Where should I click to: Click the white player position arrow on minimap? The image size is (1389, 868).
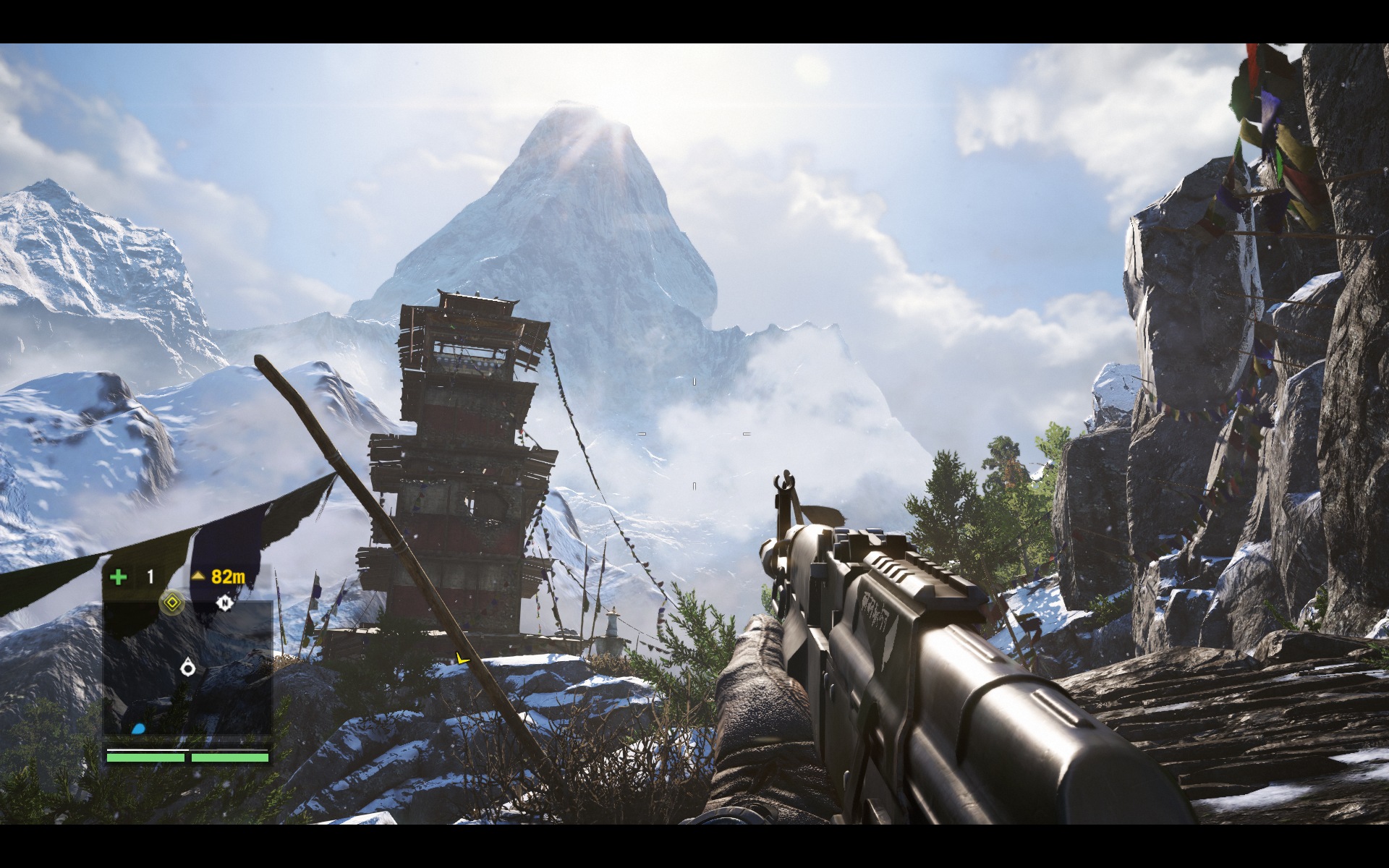click(x=188, y=666)
